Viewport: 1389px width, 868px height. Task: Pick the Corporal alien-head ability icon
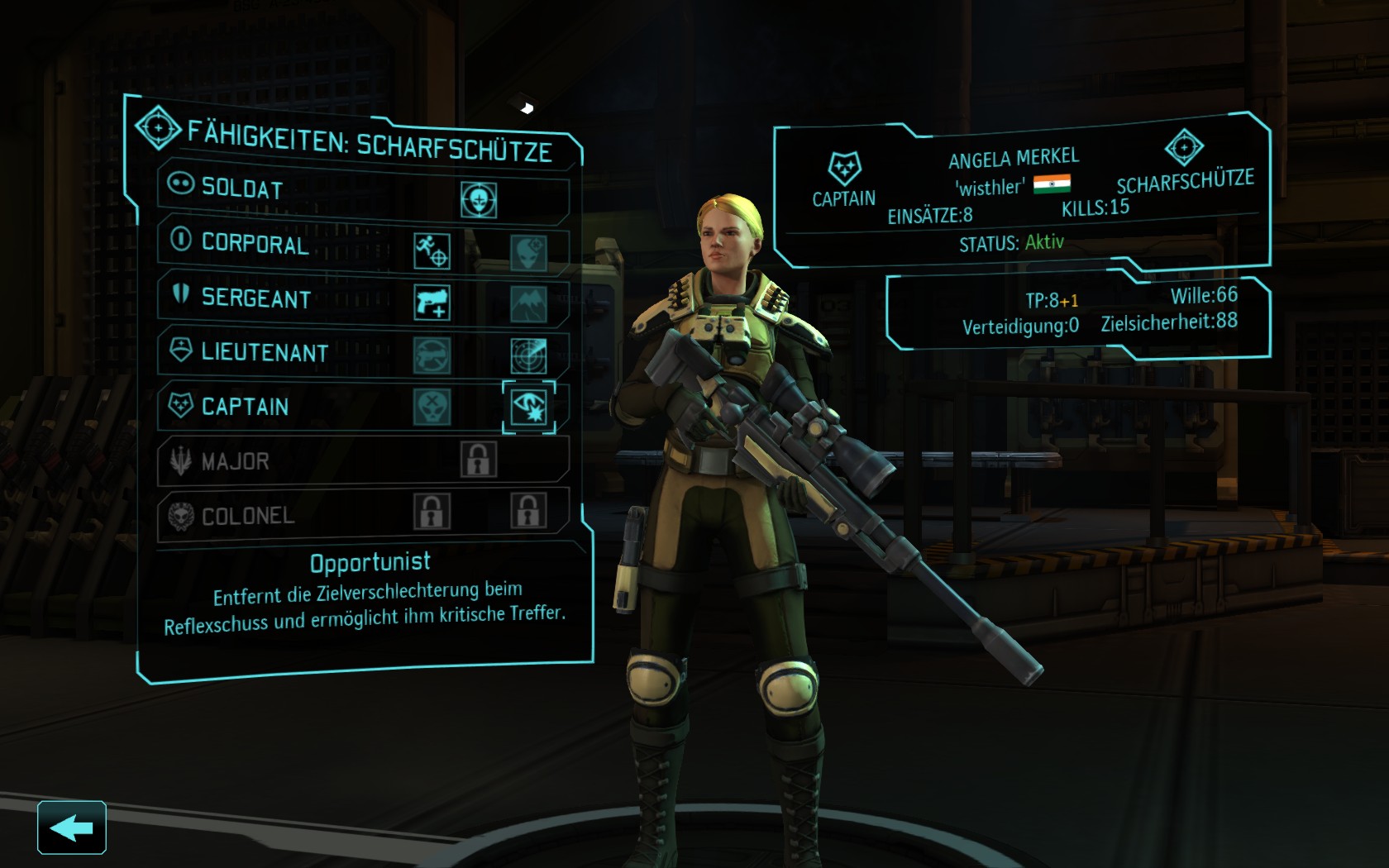pos(528,252)
